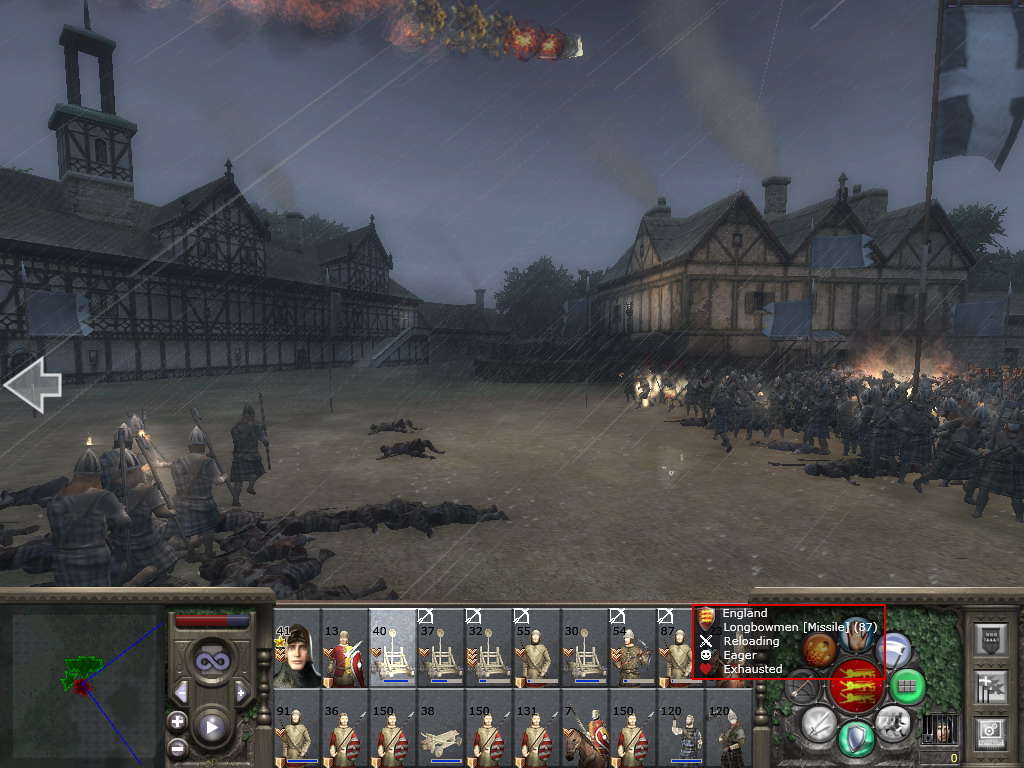Zoom out the minimap with minus button

click(177, 747)
